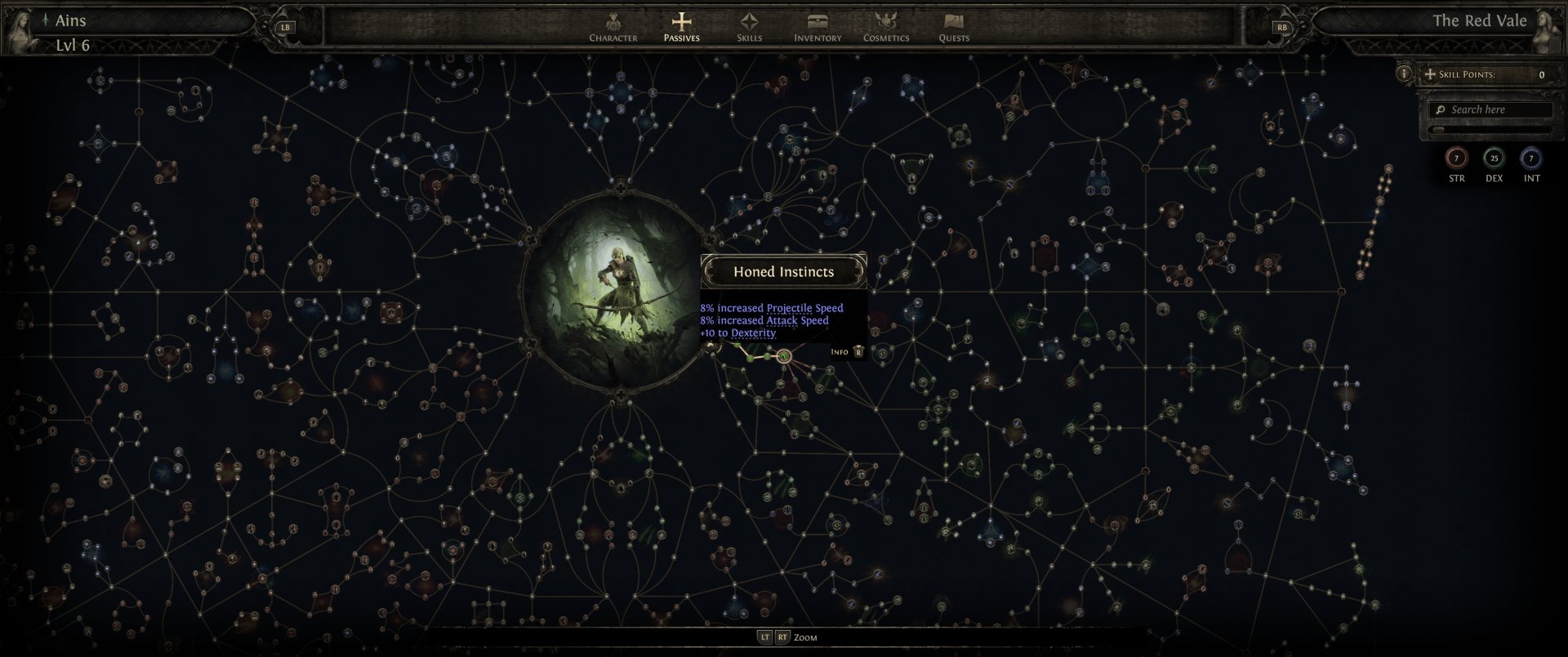
Task: Open the info icon beside Skill Points
Action: coord(1404,74)
